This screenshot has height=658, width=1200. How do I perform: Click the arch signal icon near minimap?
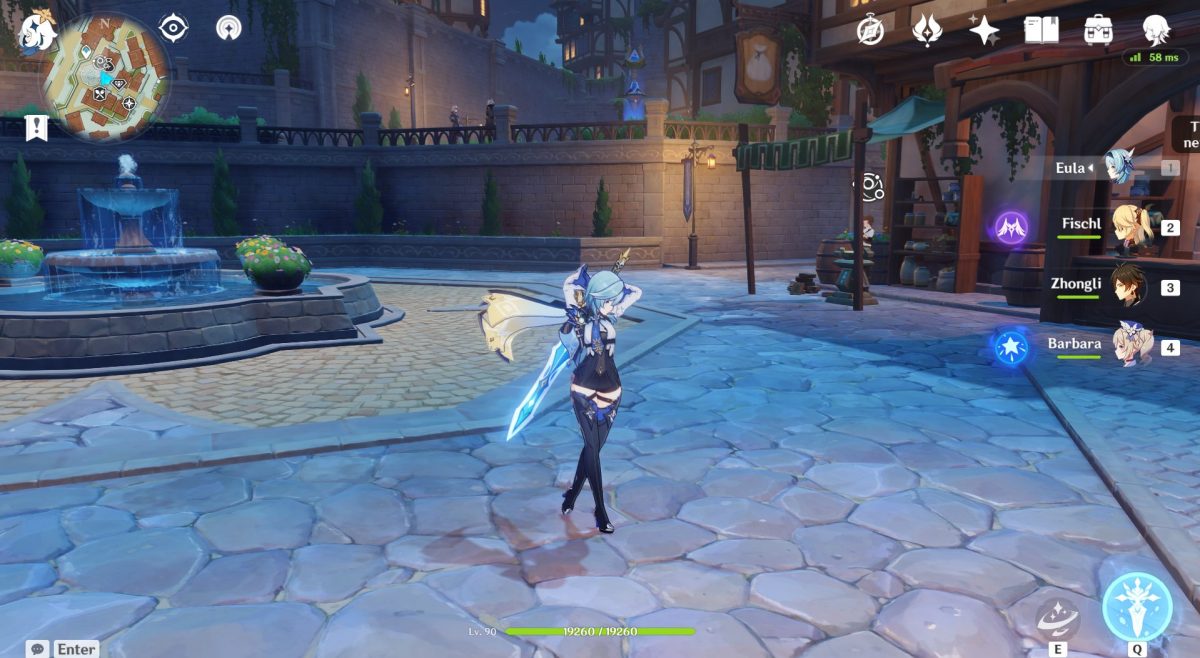(x=229, y=28)
